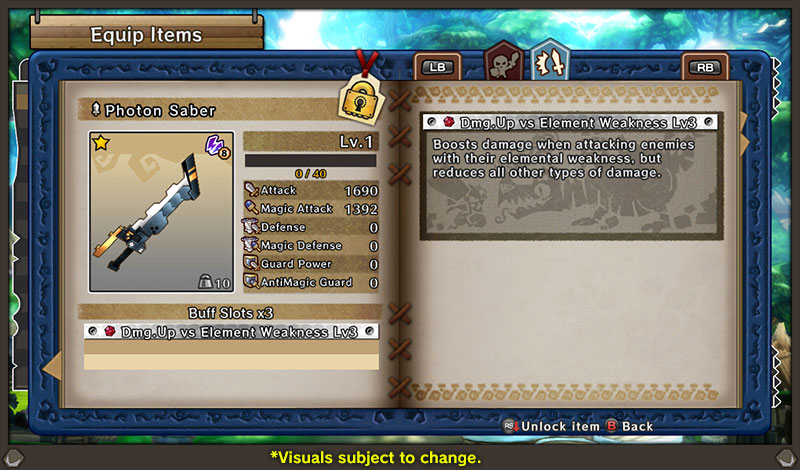800x470 pixels.
Task: Click the Dmg.Up vs Element Weakness description header
Action: [x=571, y=122]
